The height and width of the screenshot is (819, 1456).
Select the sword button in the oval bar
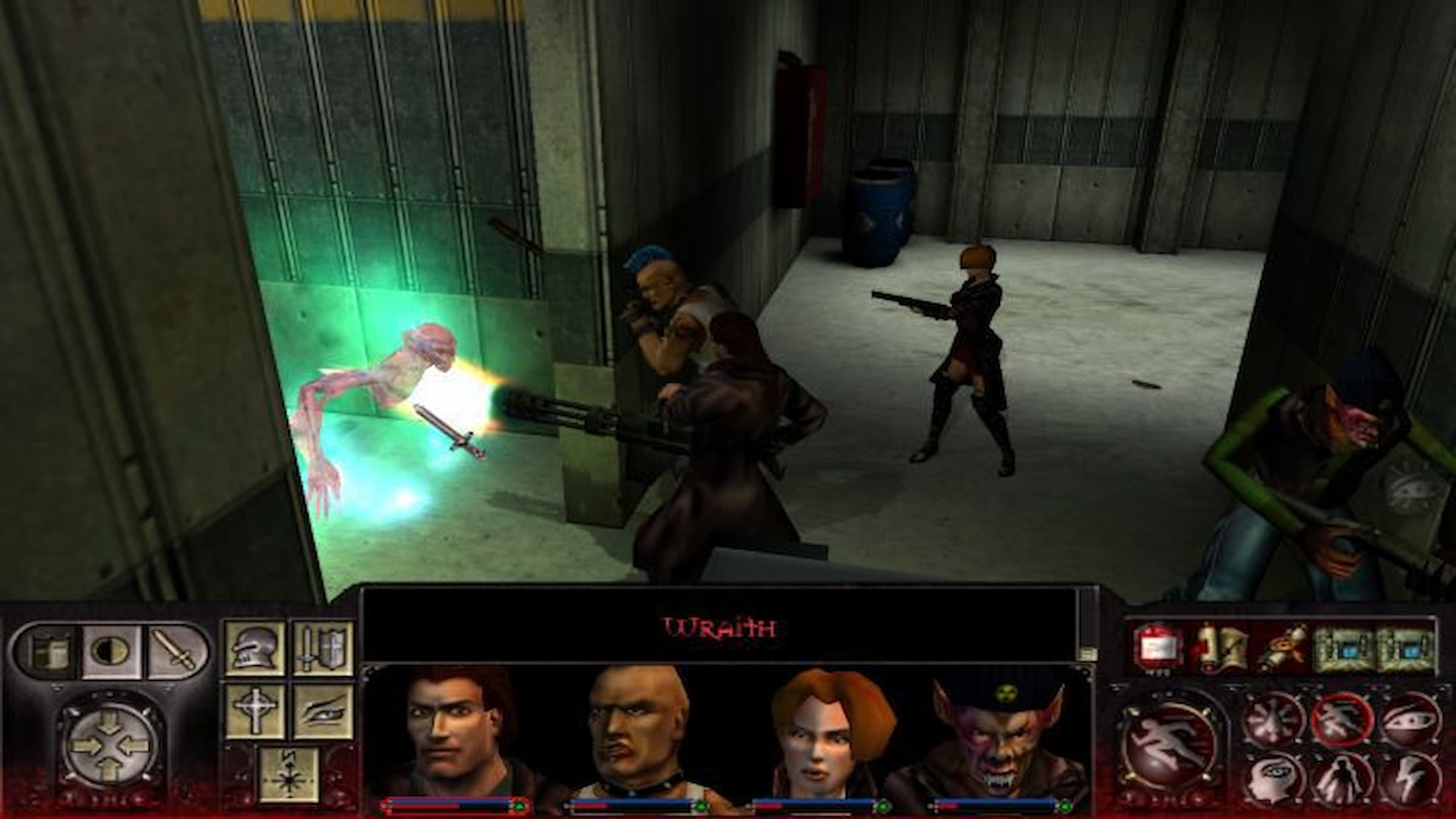click(x=174, y=651)
